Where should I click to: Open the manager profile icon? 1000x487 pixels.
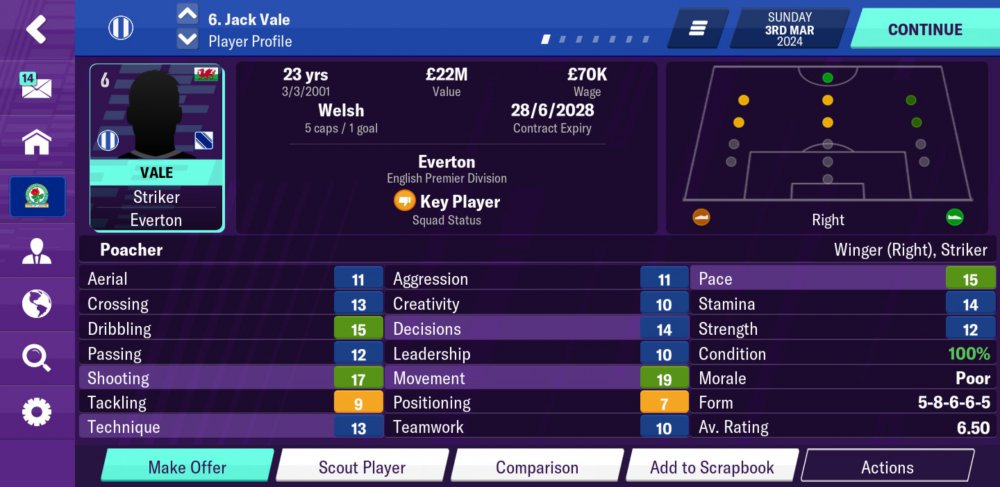point(36,250)
